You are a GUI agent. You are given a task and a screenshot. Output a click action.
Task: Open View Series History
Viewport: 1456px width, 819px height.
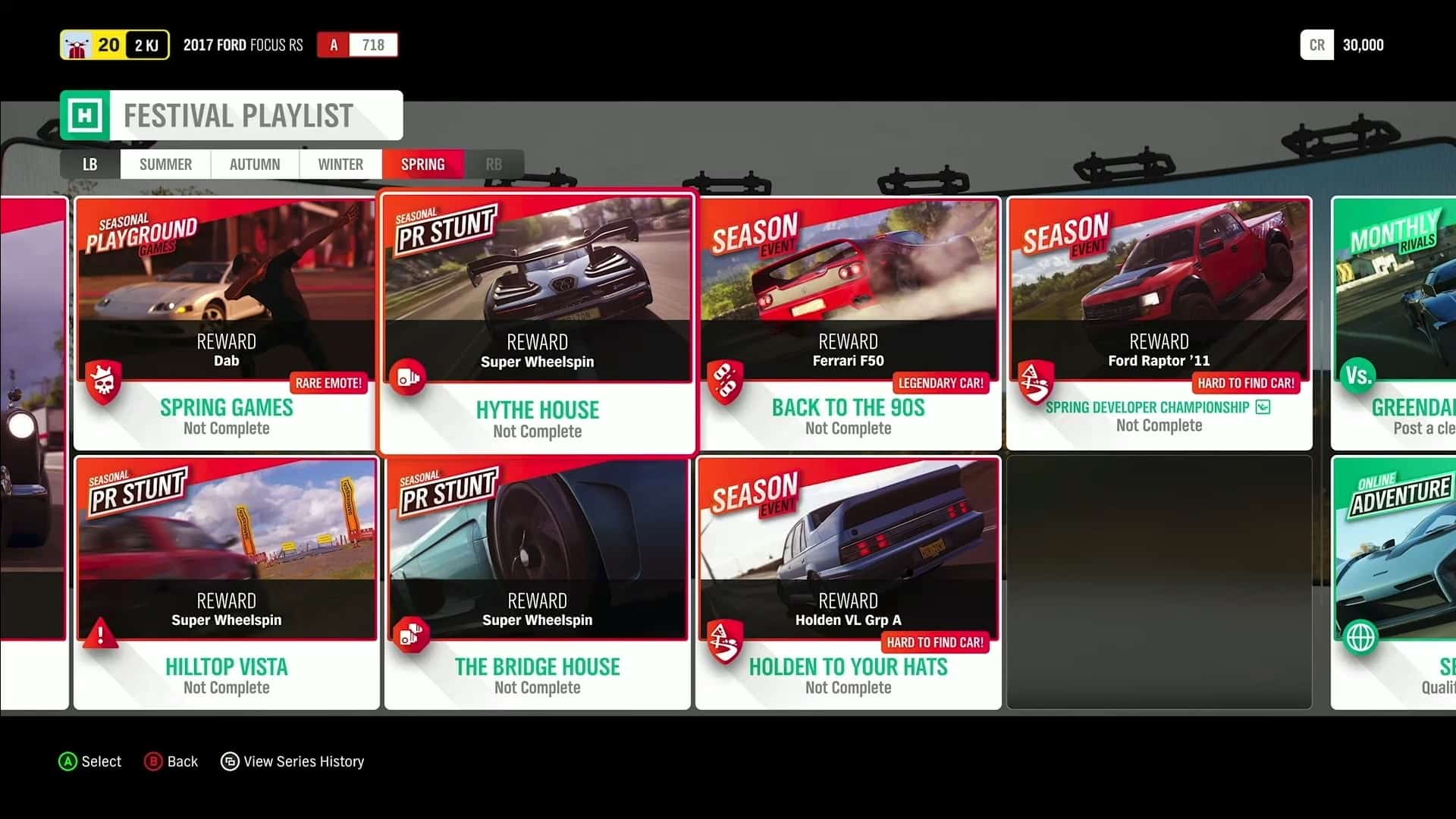coord(293,761)
